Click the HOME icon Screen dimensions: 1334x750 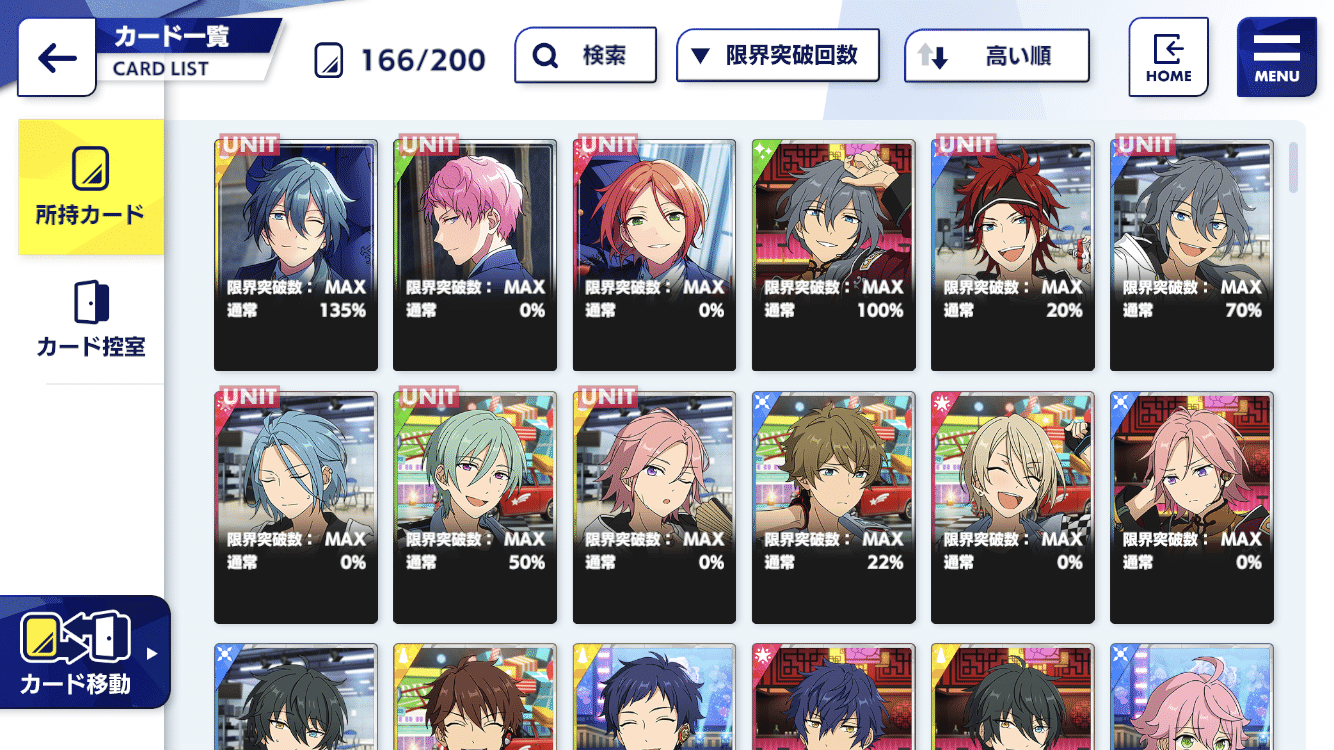click(1168, 55)
